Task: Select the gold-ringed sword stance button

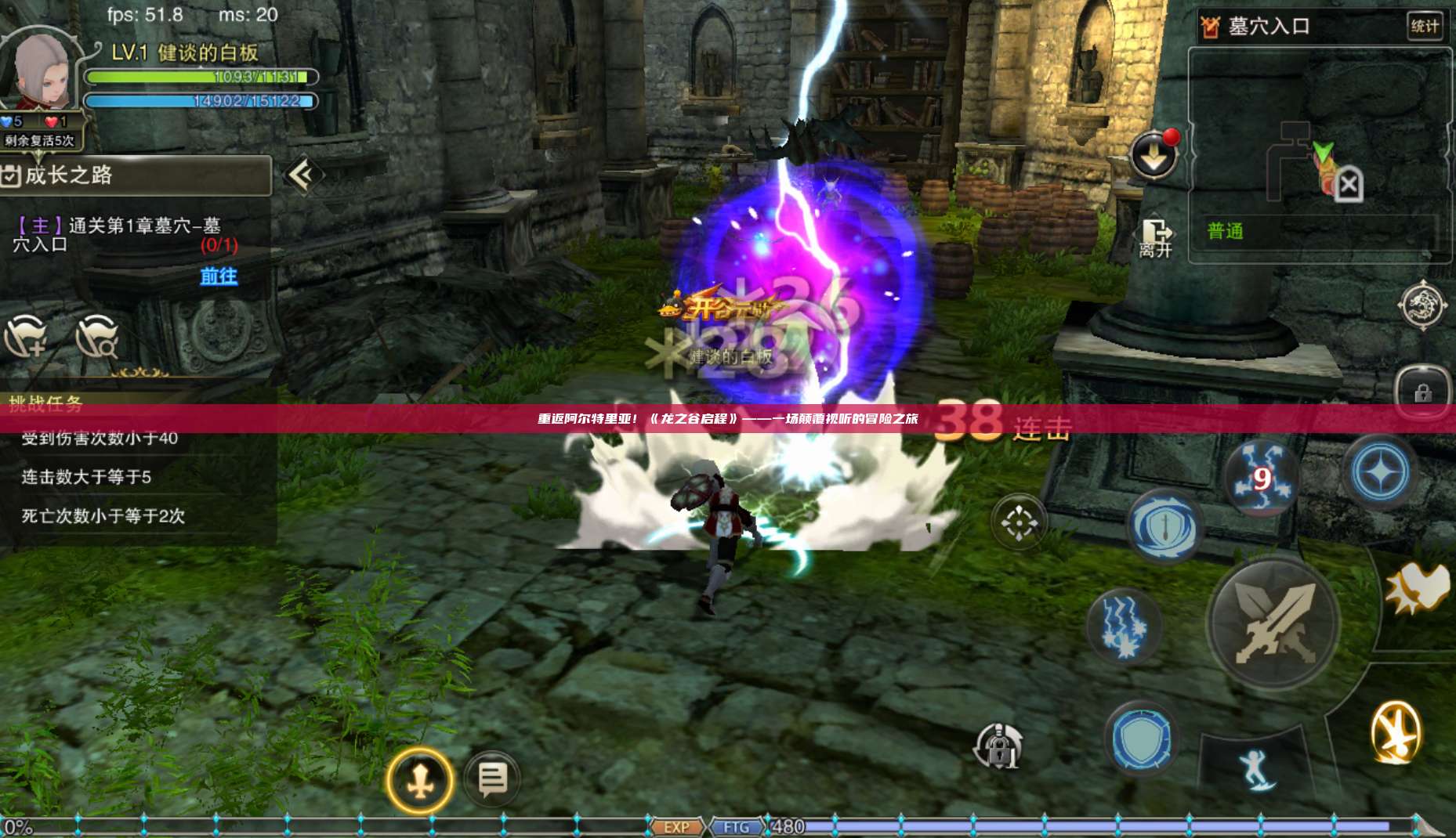Action: tap(420, 780)
